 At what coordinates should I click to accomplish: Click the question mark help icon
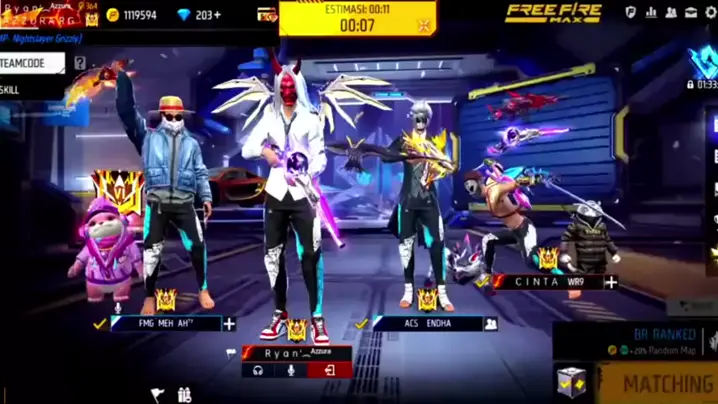coord(80,63)
